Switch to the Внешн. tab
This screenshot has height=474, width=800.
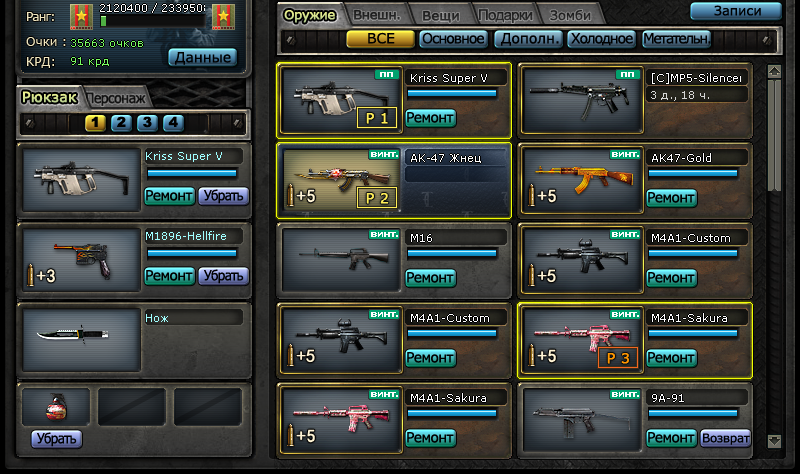point(376,15)
